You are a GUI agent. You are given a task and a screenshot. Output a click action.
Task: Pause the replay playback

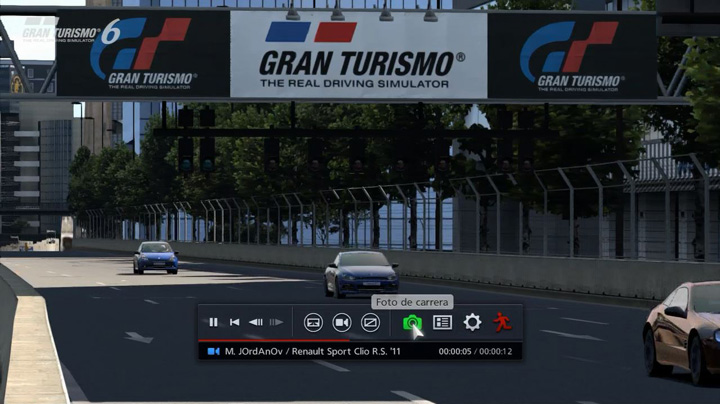(x=213, y=322)
